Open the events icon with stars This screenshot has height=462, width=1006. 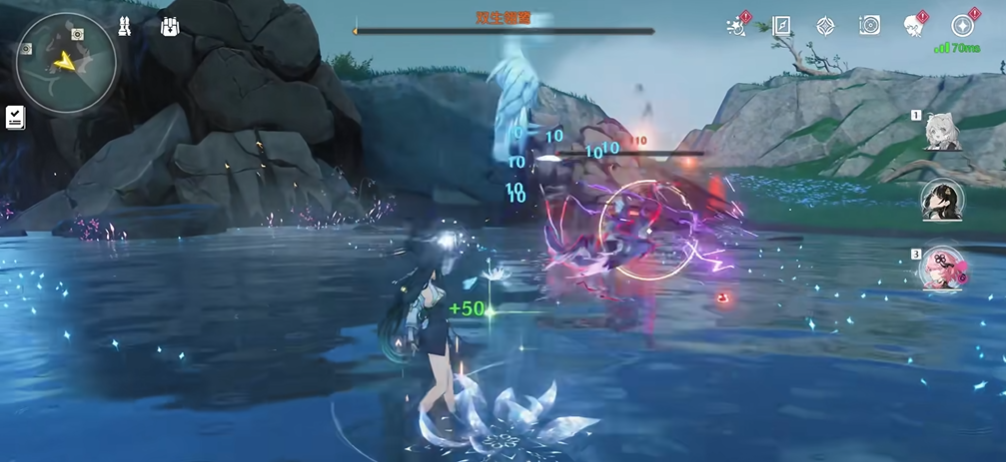tap(737, 26)
